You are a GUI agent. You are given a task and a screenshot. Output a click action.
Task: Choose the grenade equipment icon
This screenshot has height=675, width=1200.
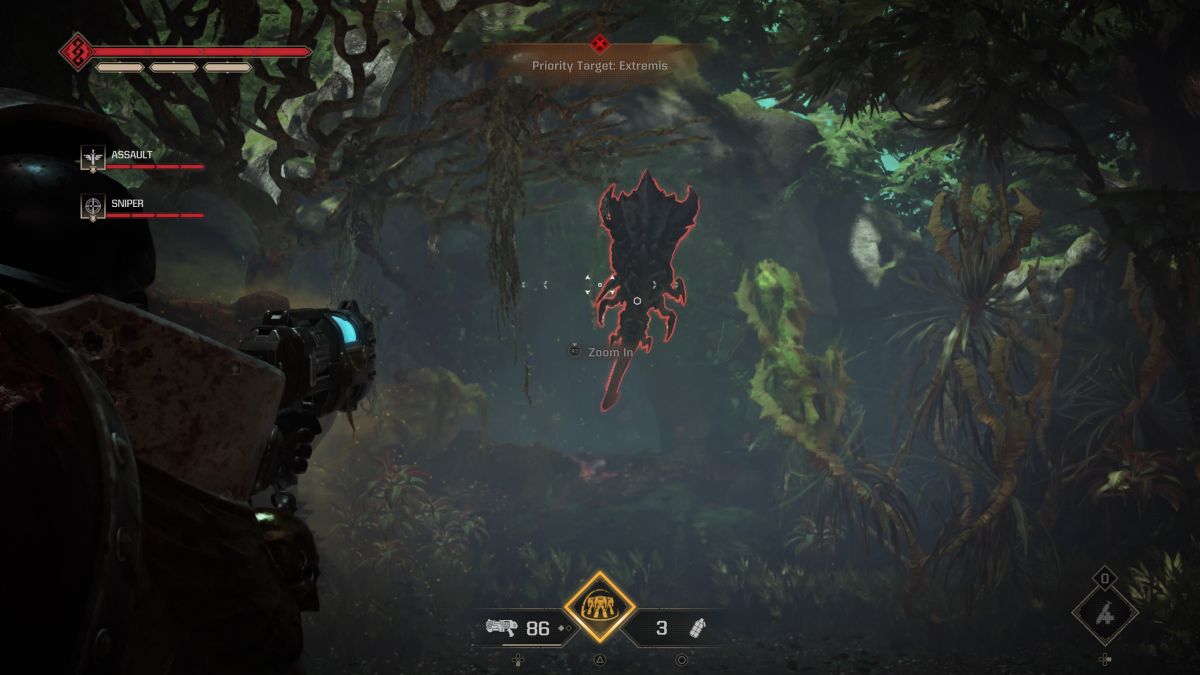click(x=699, y=628)
